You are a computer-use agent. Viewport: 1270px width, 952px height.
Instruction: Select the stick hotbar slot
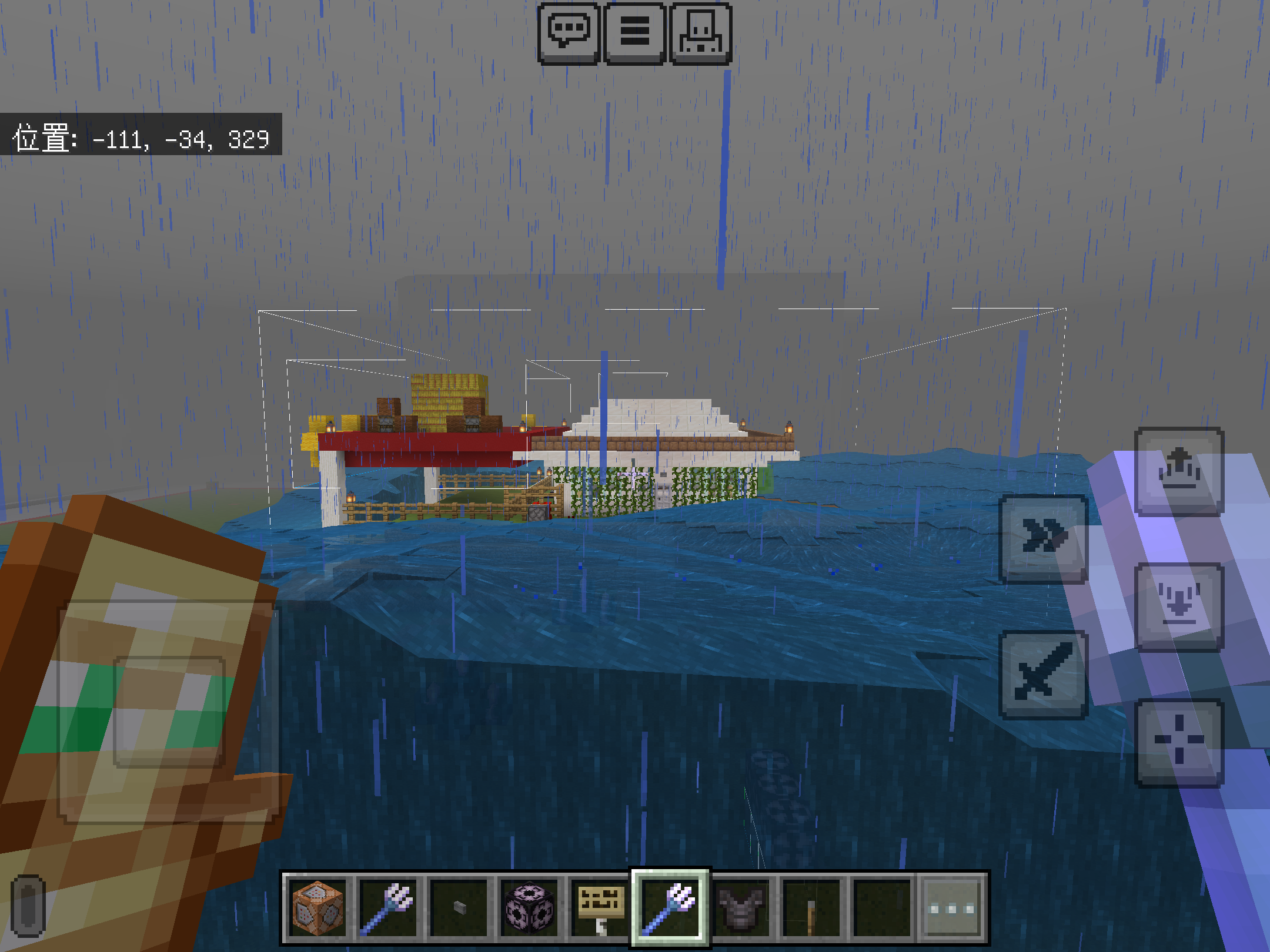[x=811, y=909]
